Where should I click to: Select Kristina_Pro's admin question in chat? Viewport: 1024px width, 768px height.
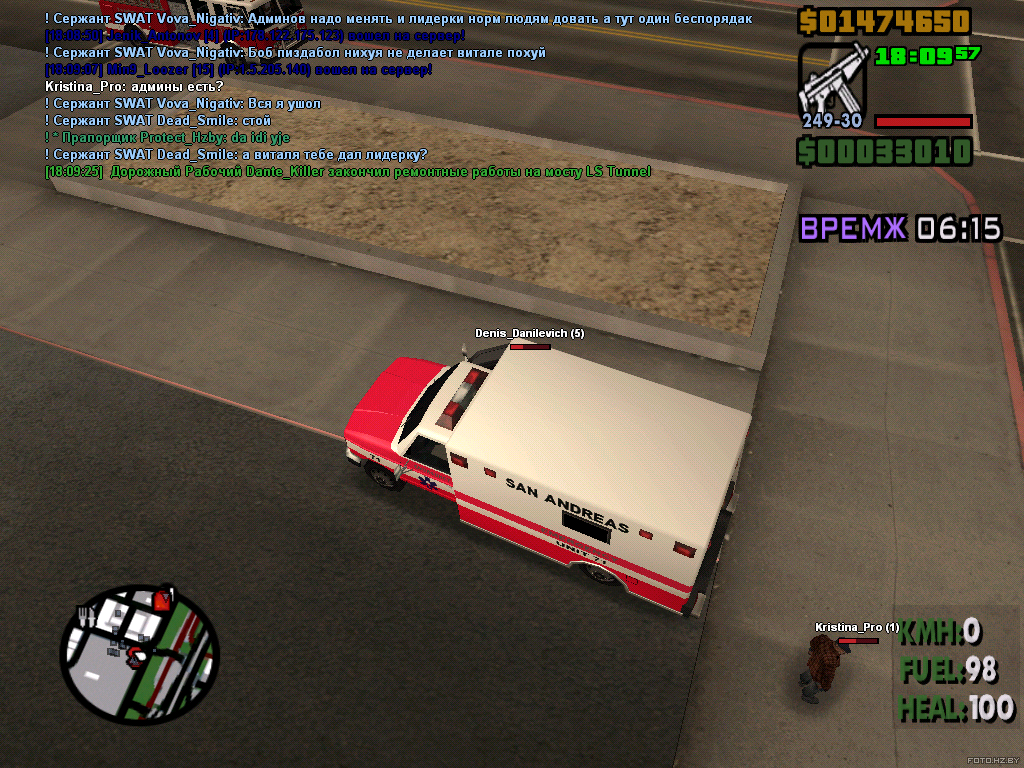pos(134,87)
